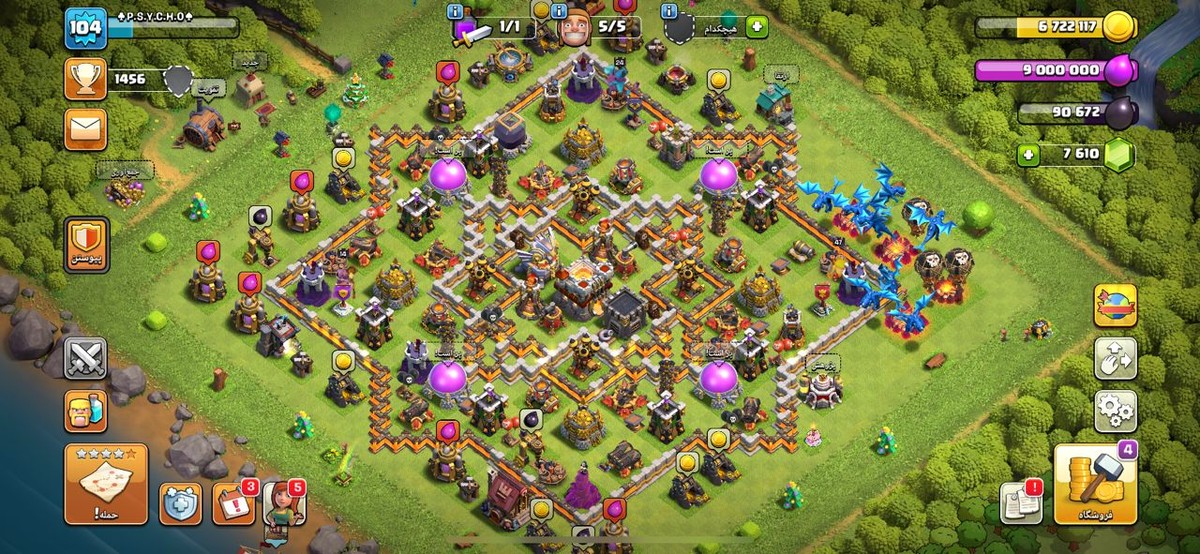Open the Attack map button
Viewport: 1200px width, 554px height.
(x=105, y=485)
